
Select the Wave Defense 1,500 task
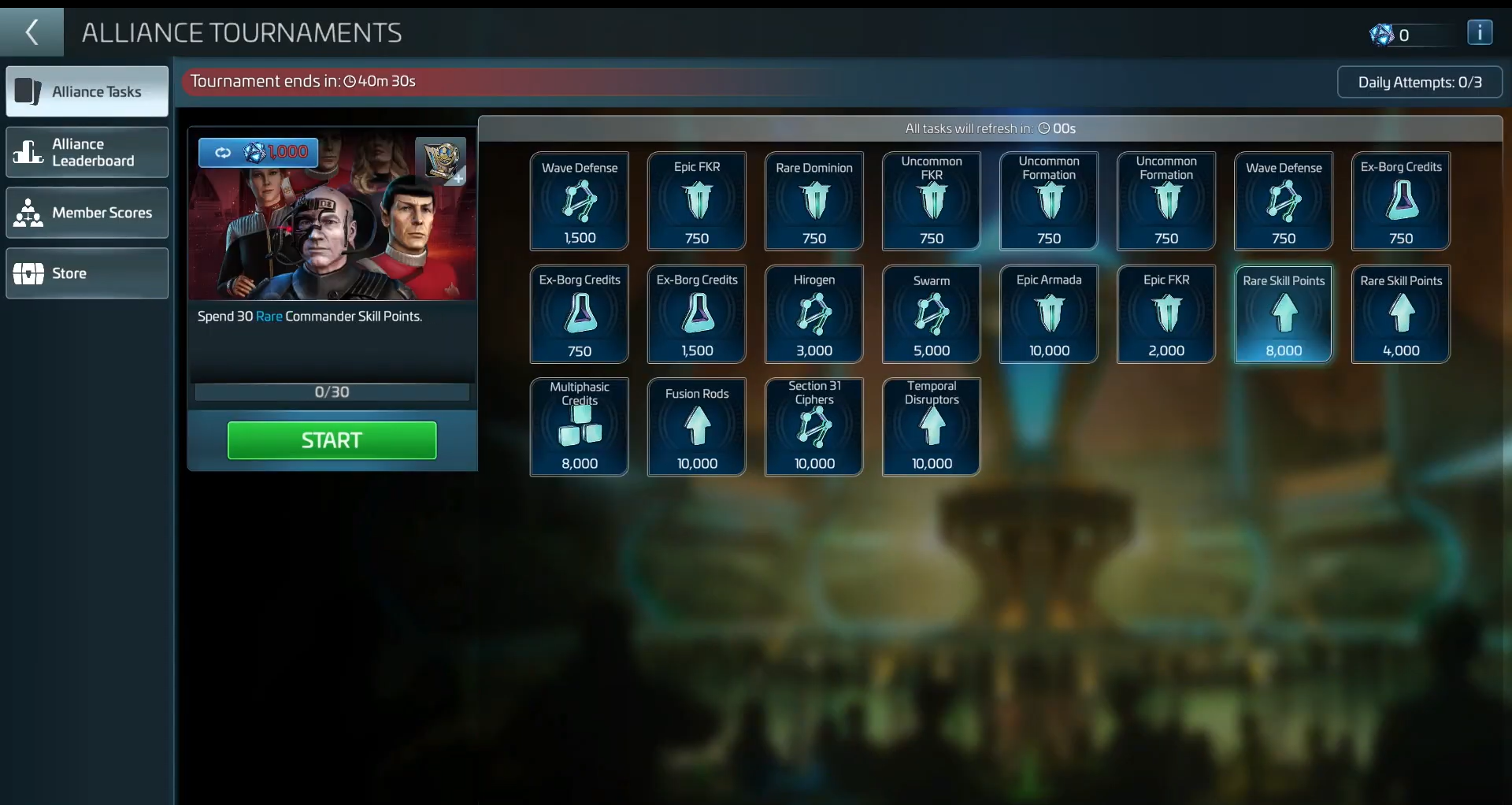coord(579,201)
